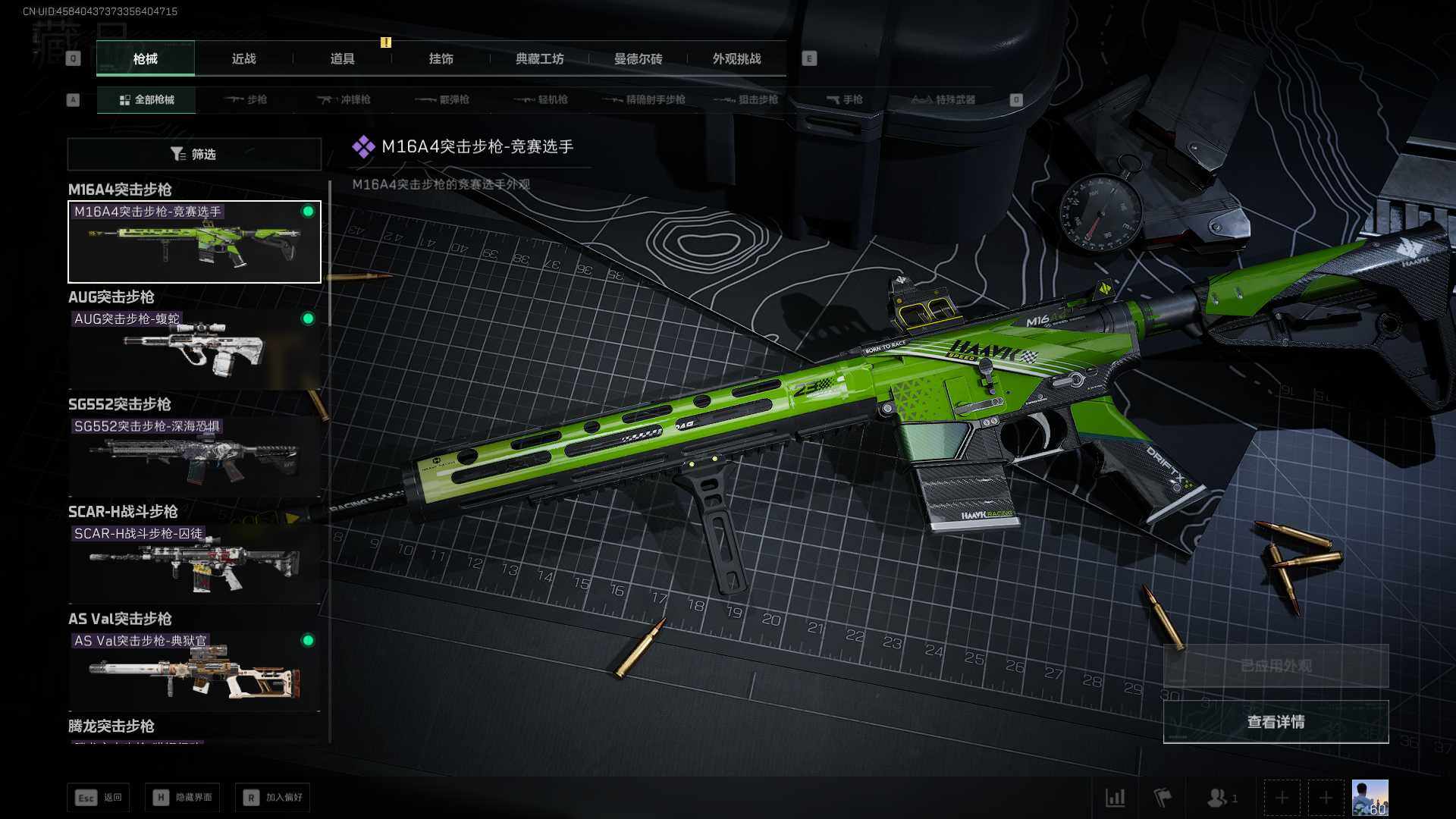
Task: Open the 筛选 filter button
Action: pos(194,155)
